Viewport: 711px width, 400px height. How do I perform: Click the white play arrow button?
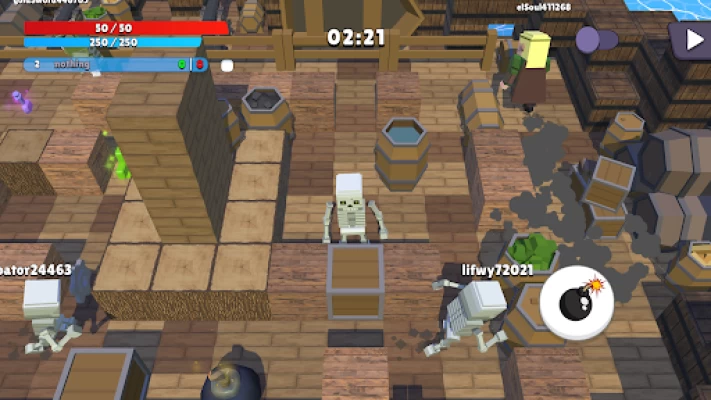[691, 40]
